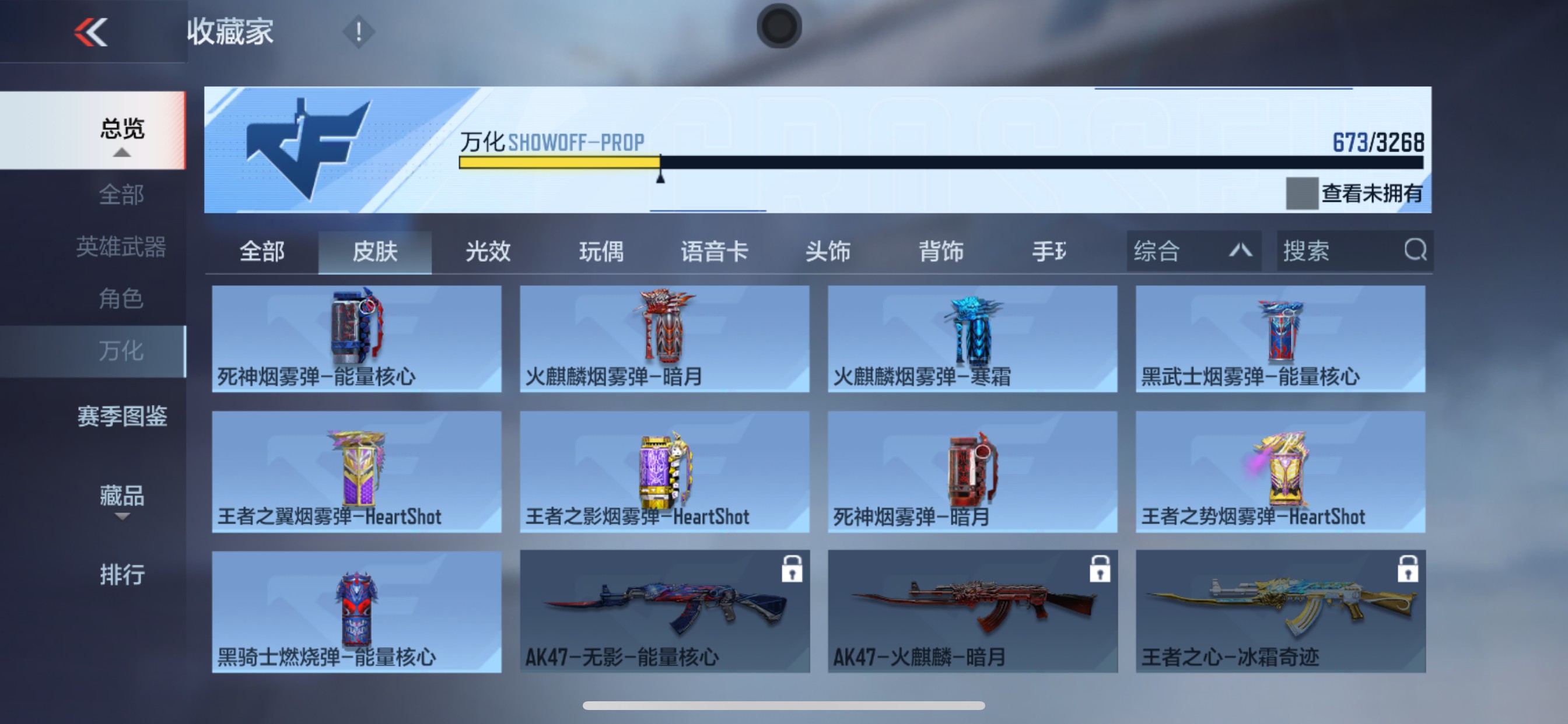Open the 综合 sorting dropdown

(1193, 250)
